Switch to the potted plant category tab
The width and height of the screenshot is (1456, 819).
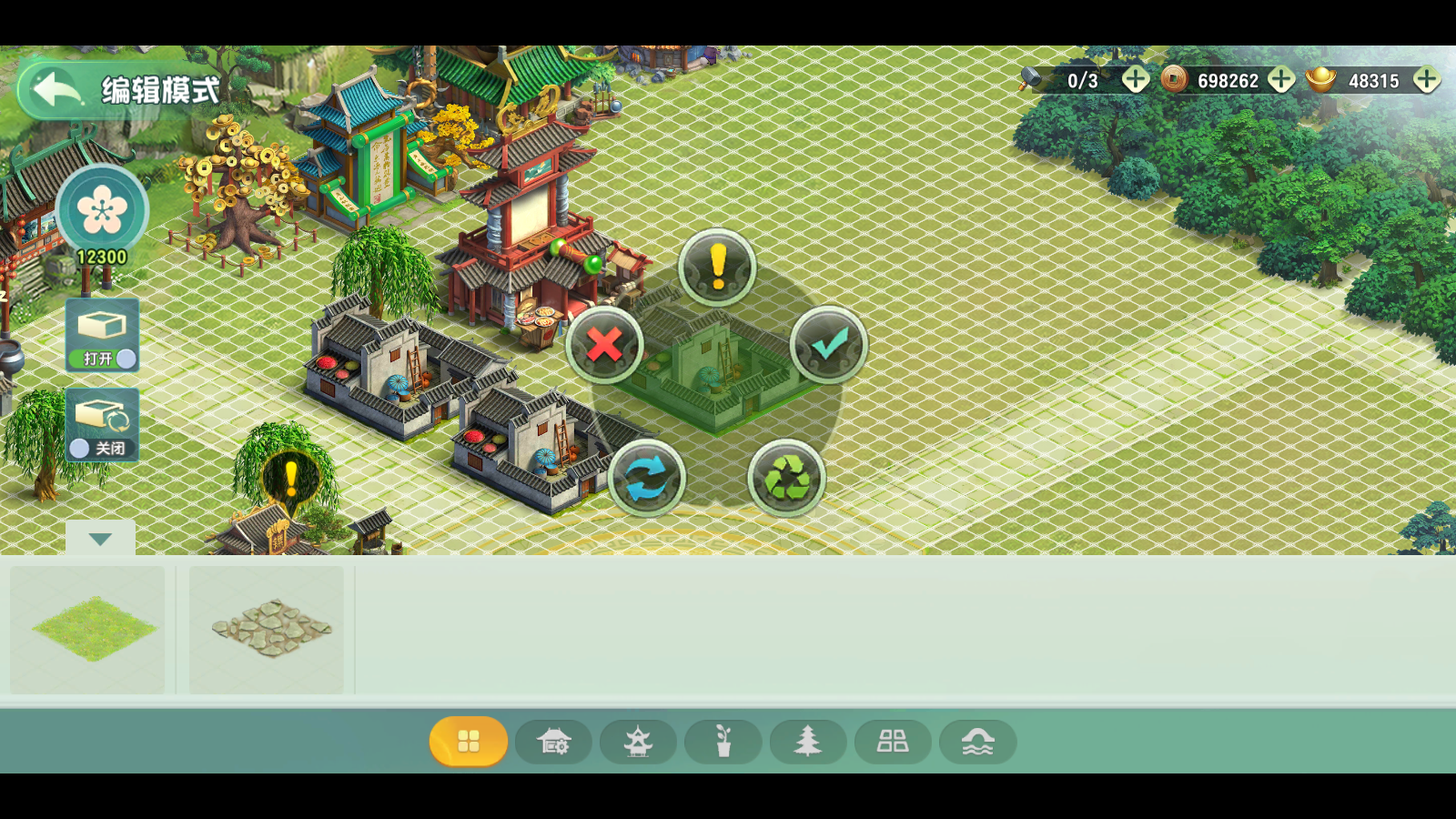click(723, 742)
